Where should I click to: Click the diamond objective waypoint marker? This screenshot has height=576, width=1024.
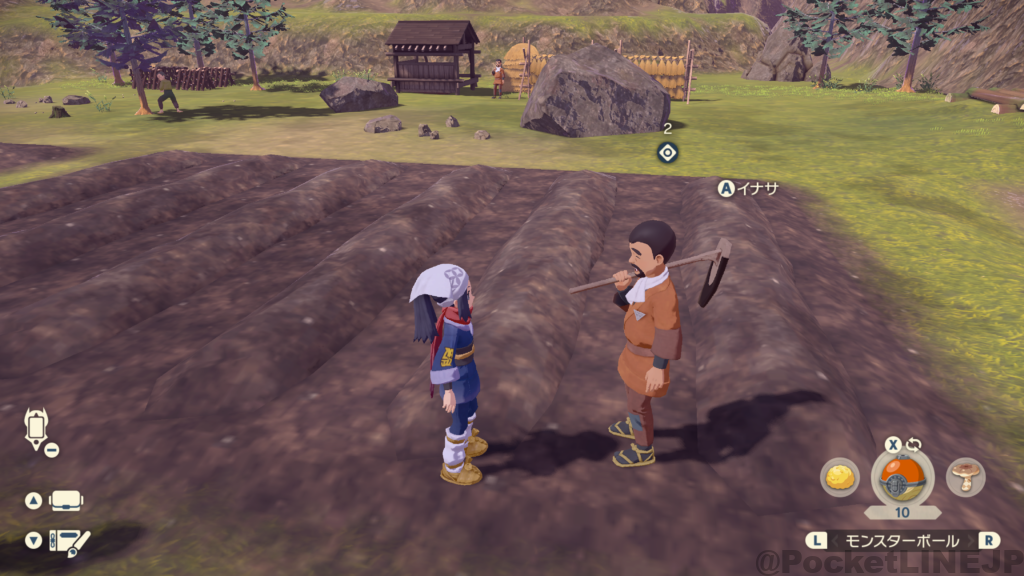(x=668, y=152)
